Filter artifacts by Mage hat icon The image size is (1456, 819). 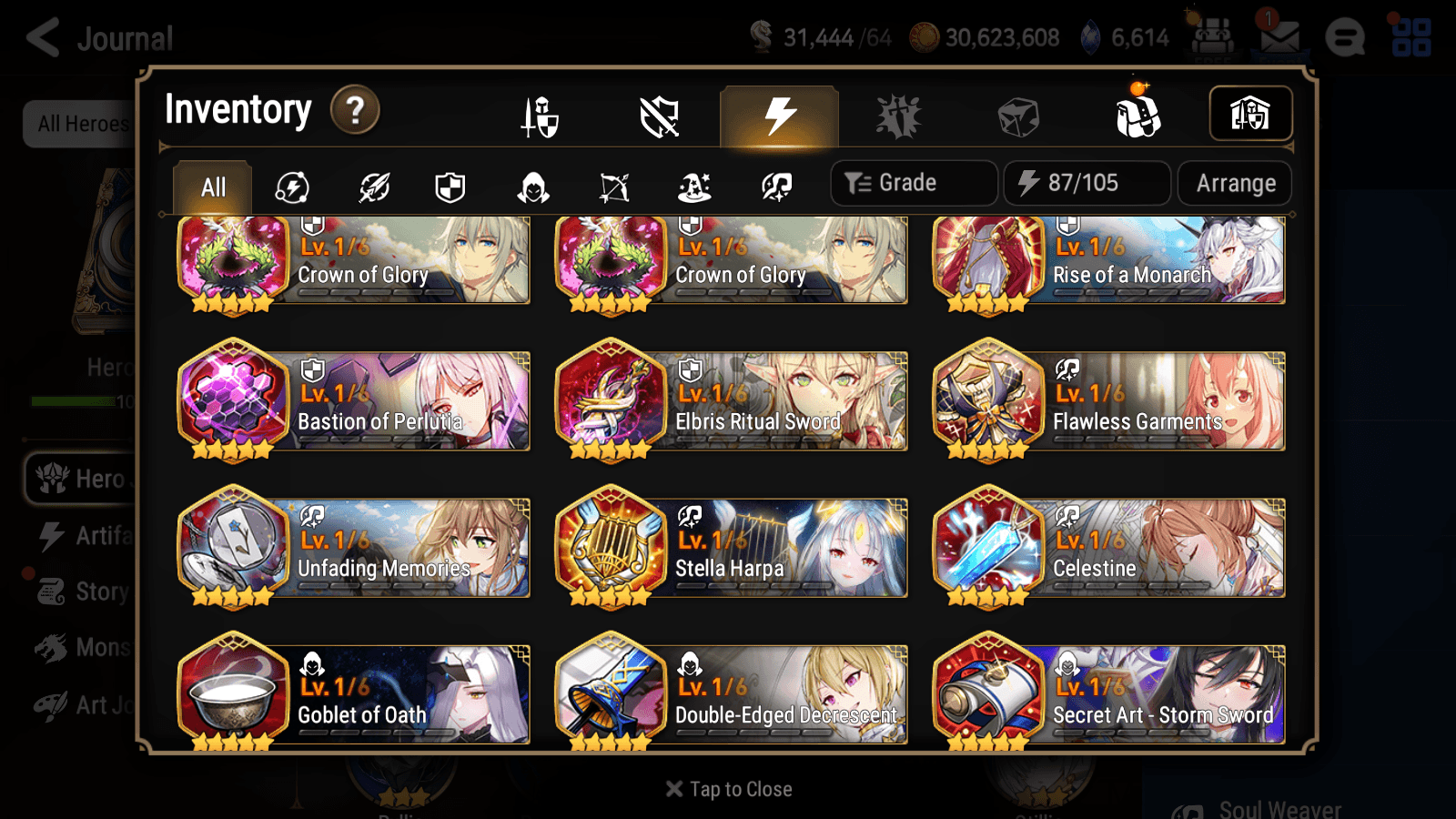(x=693, y=187)
